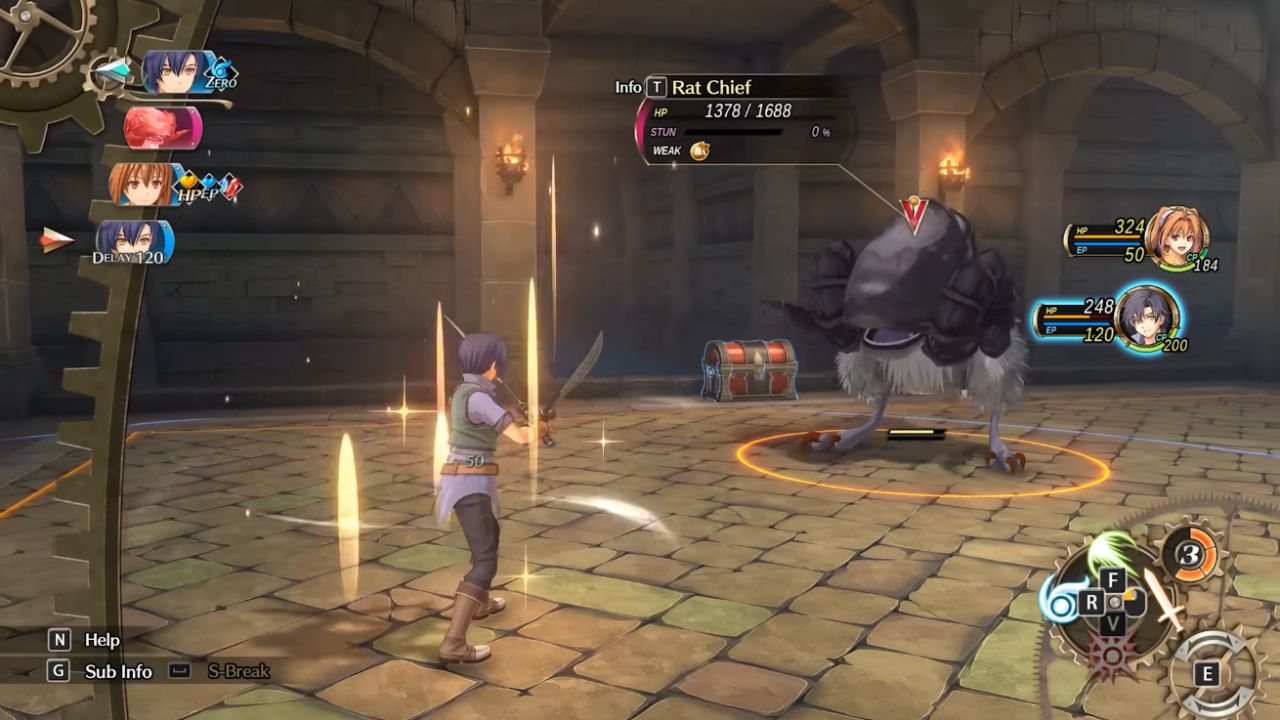Click the orange gear counter showing 3

(1192, 553)
